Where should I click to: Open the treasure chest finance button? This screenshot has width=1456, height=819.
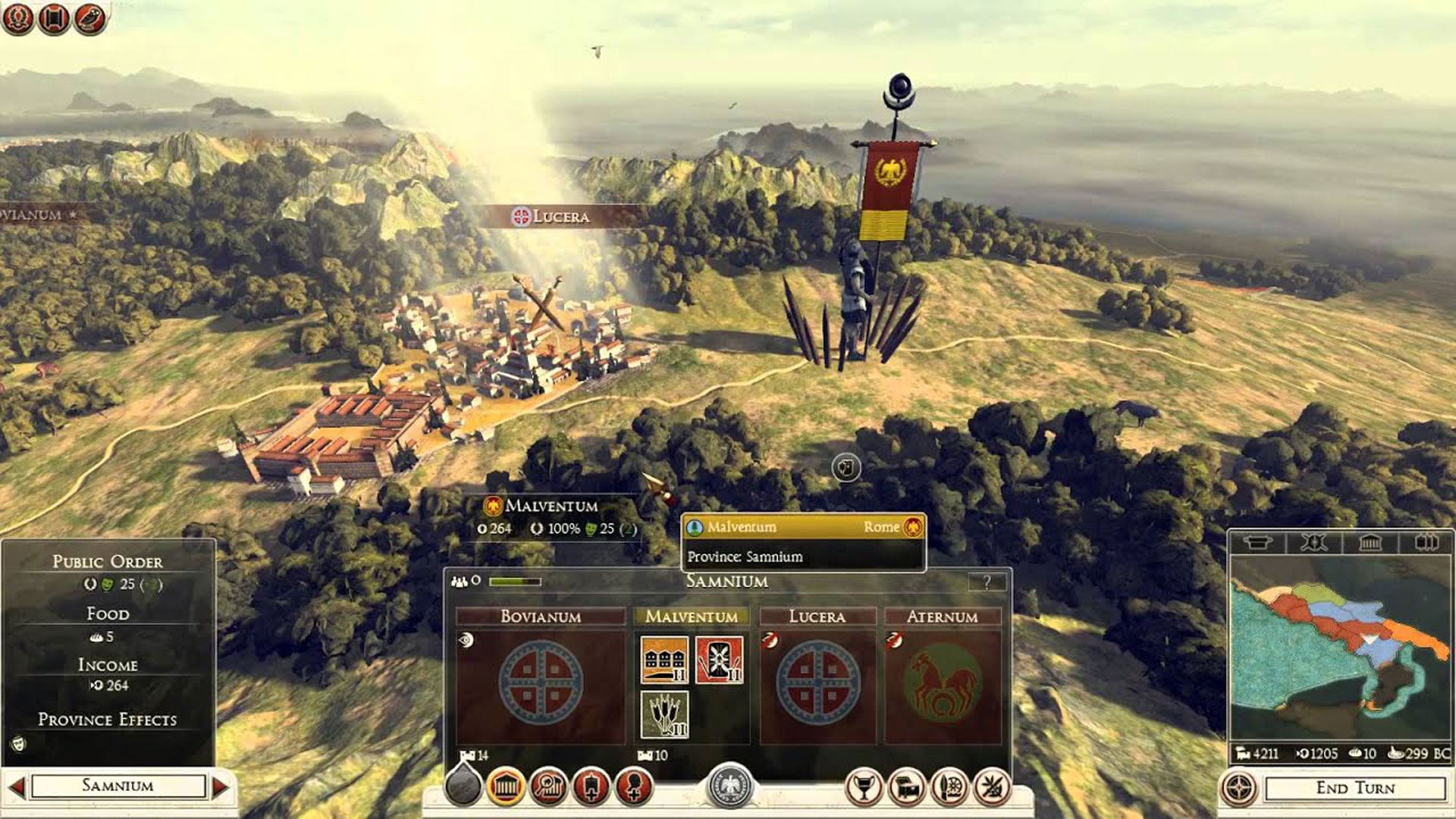[x=907, y=788]
